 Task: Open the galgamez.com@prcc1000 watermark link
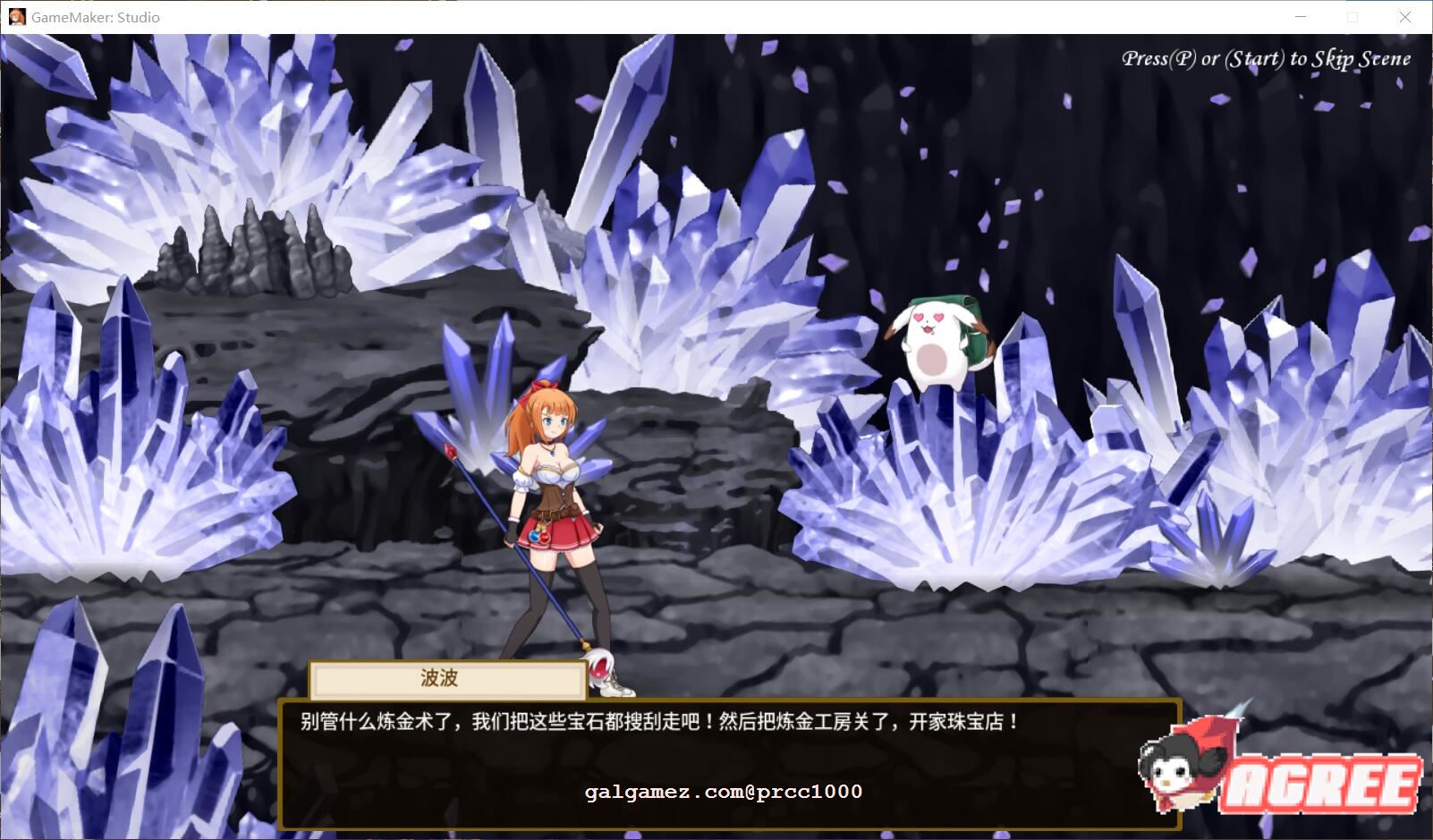(x=723, y=792)
